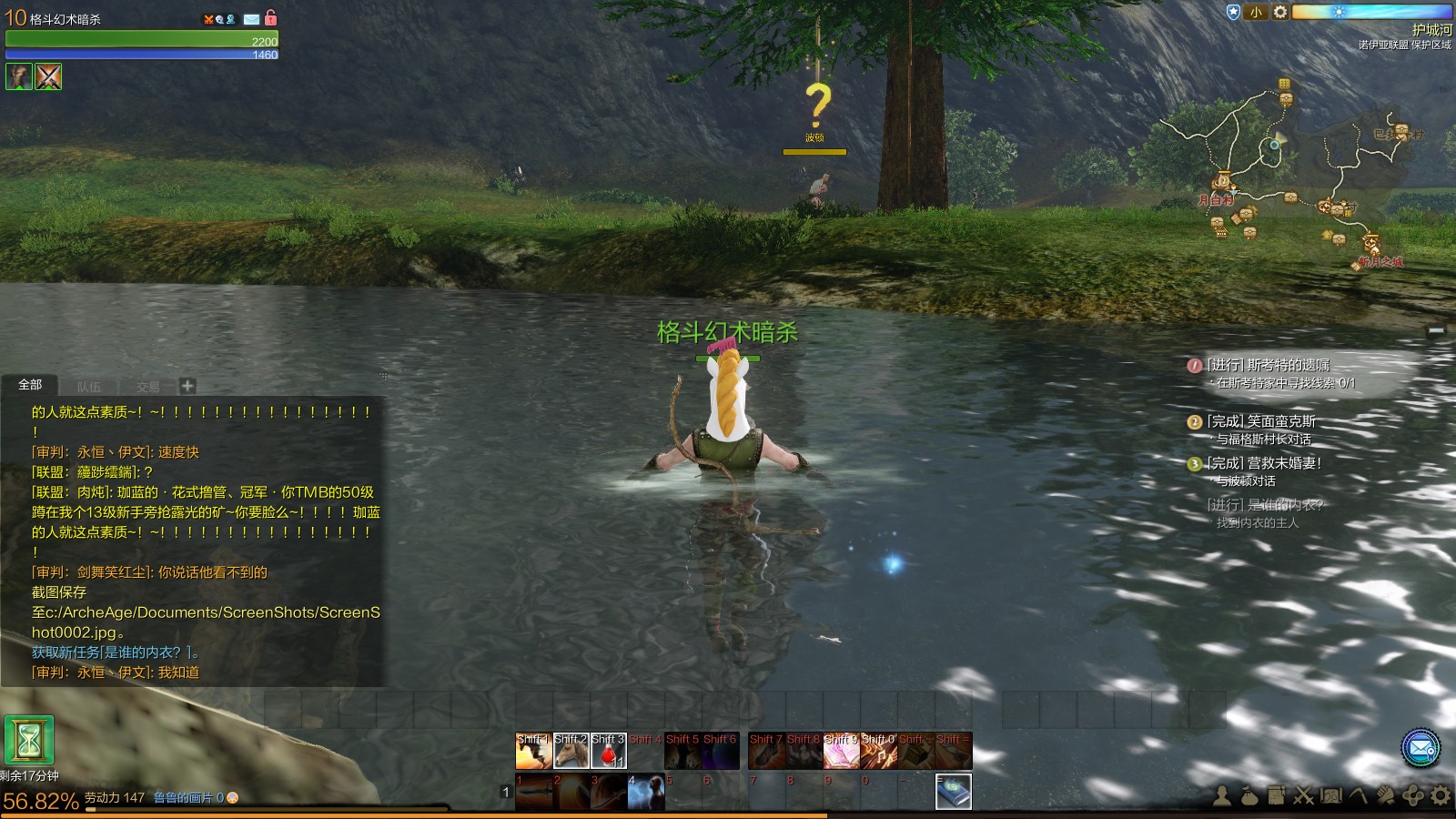This screenshot has width=1456, height=819.
Task: Activate the pink spellbook skill
Action: click(x=841, y=752)
